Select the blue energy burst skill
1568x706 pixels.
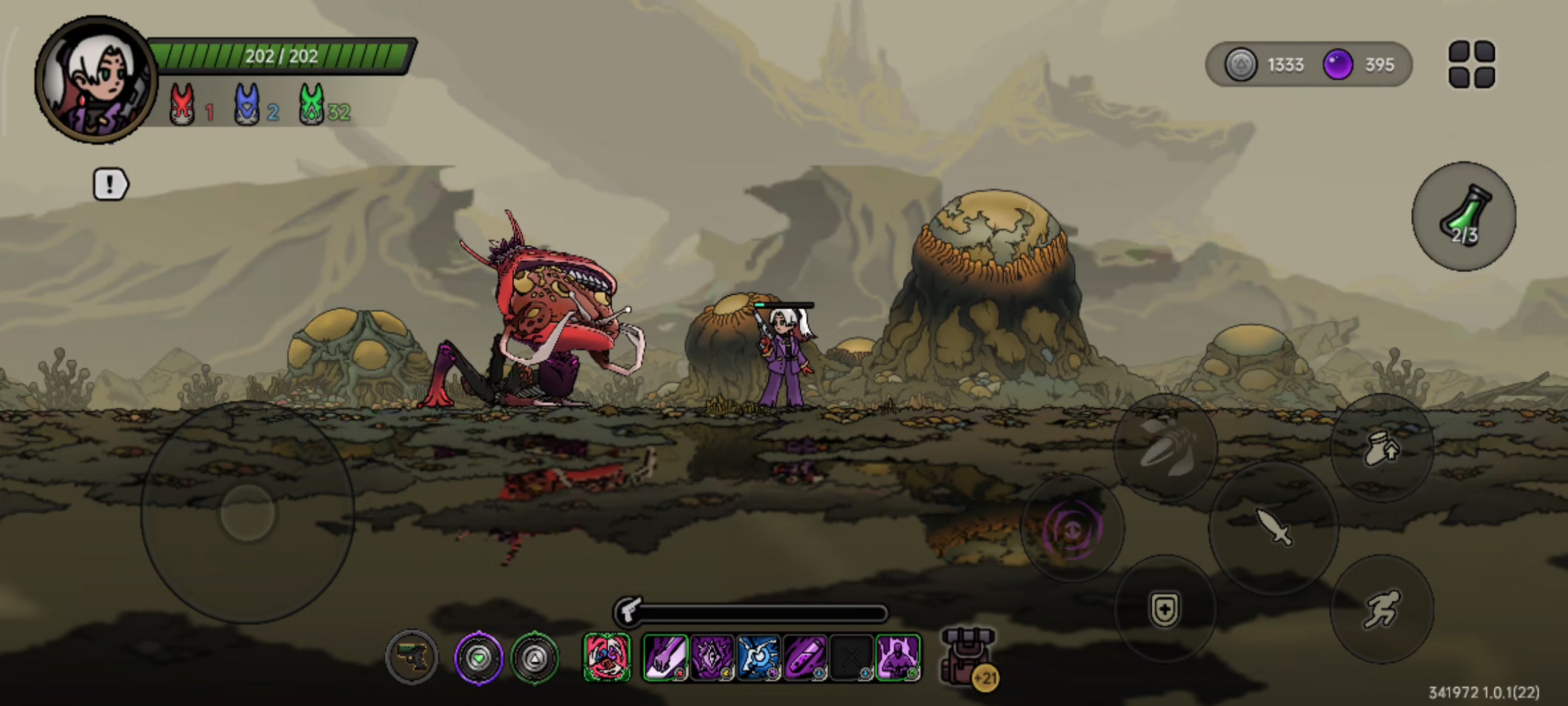click(x=758, y=657)
